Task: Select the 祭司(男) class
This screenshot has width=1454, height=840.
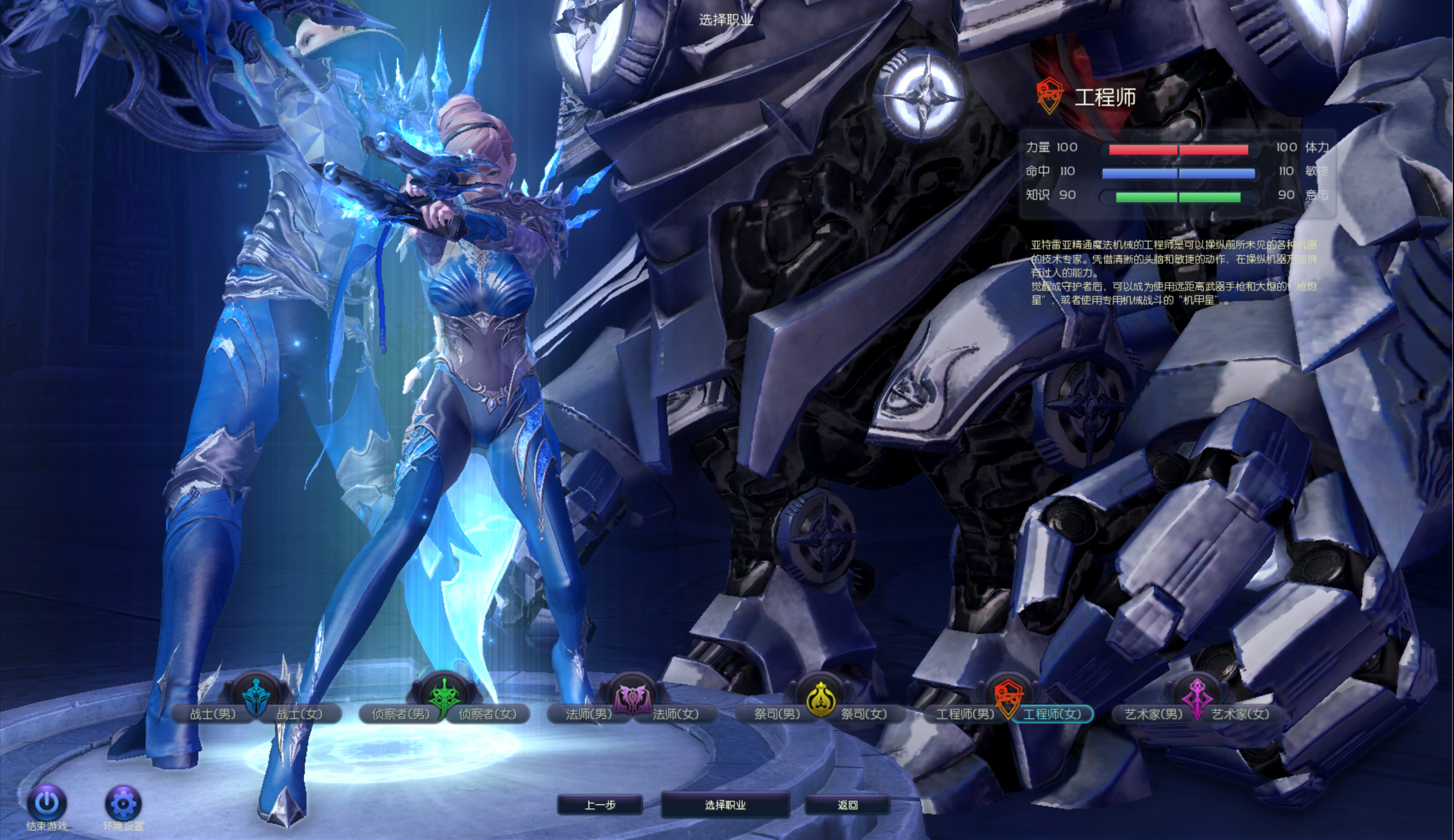Action: [777, 714]
